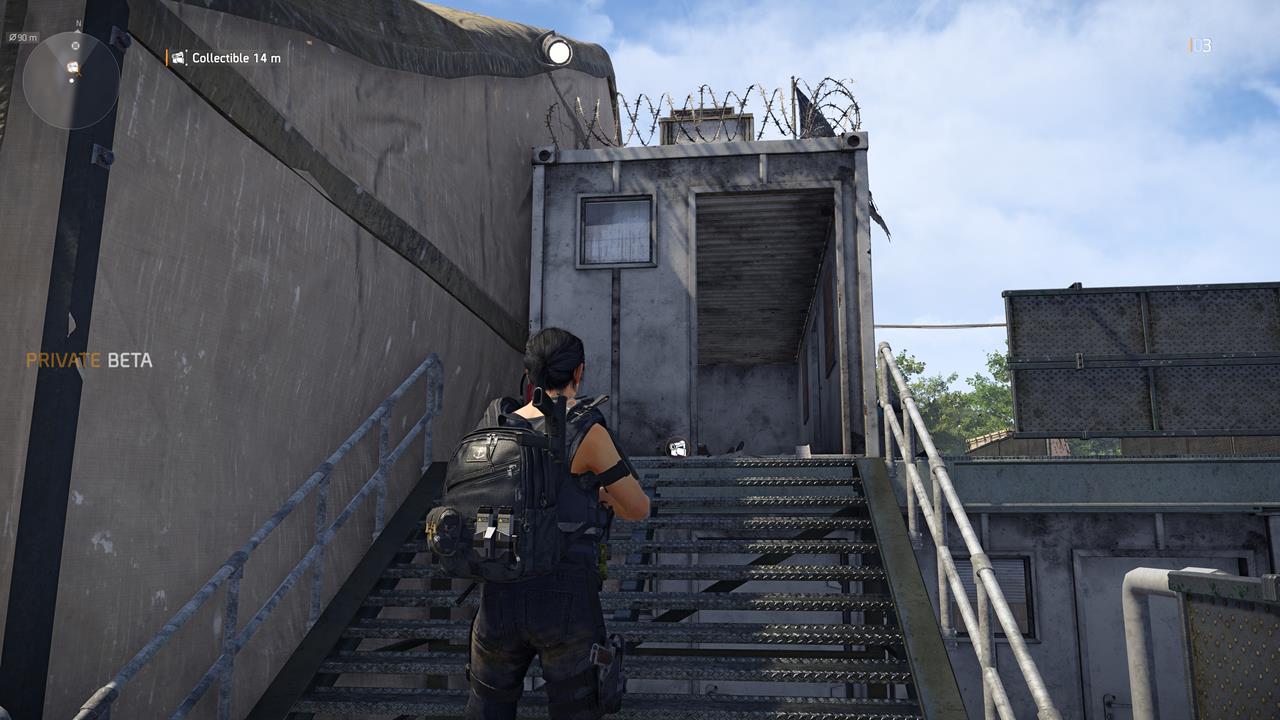Click the collectible marker on the minimap

pyautogui.click(x=72, y=67)
